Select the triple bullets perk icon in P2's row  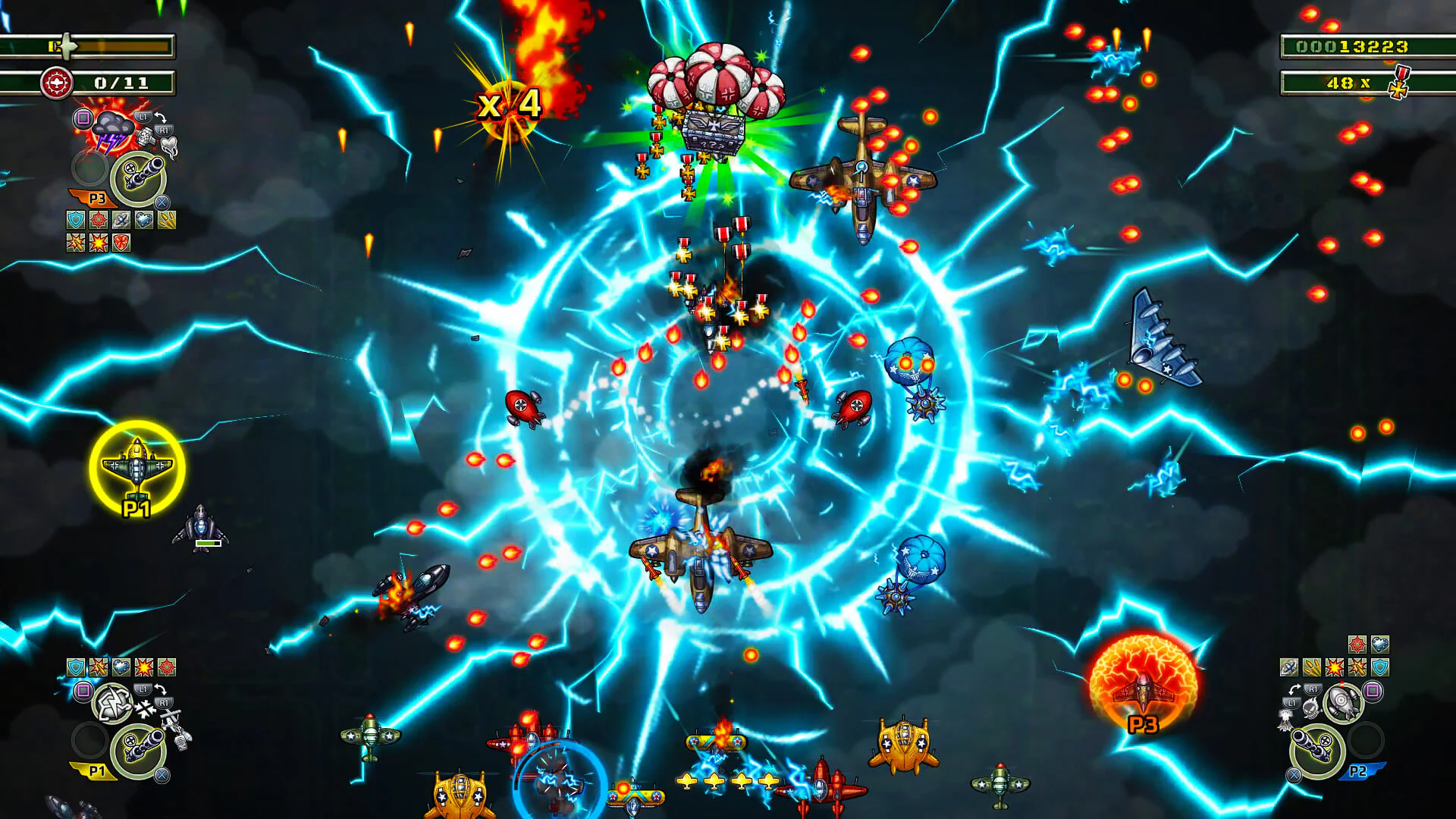coord(1313,667)
